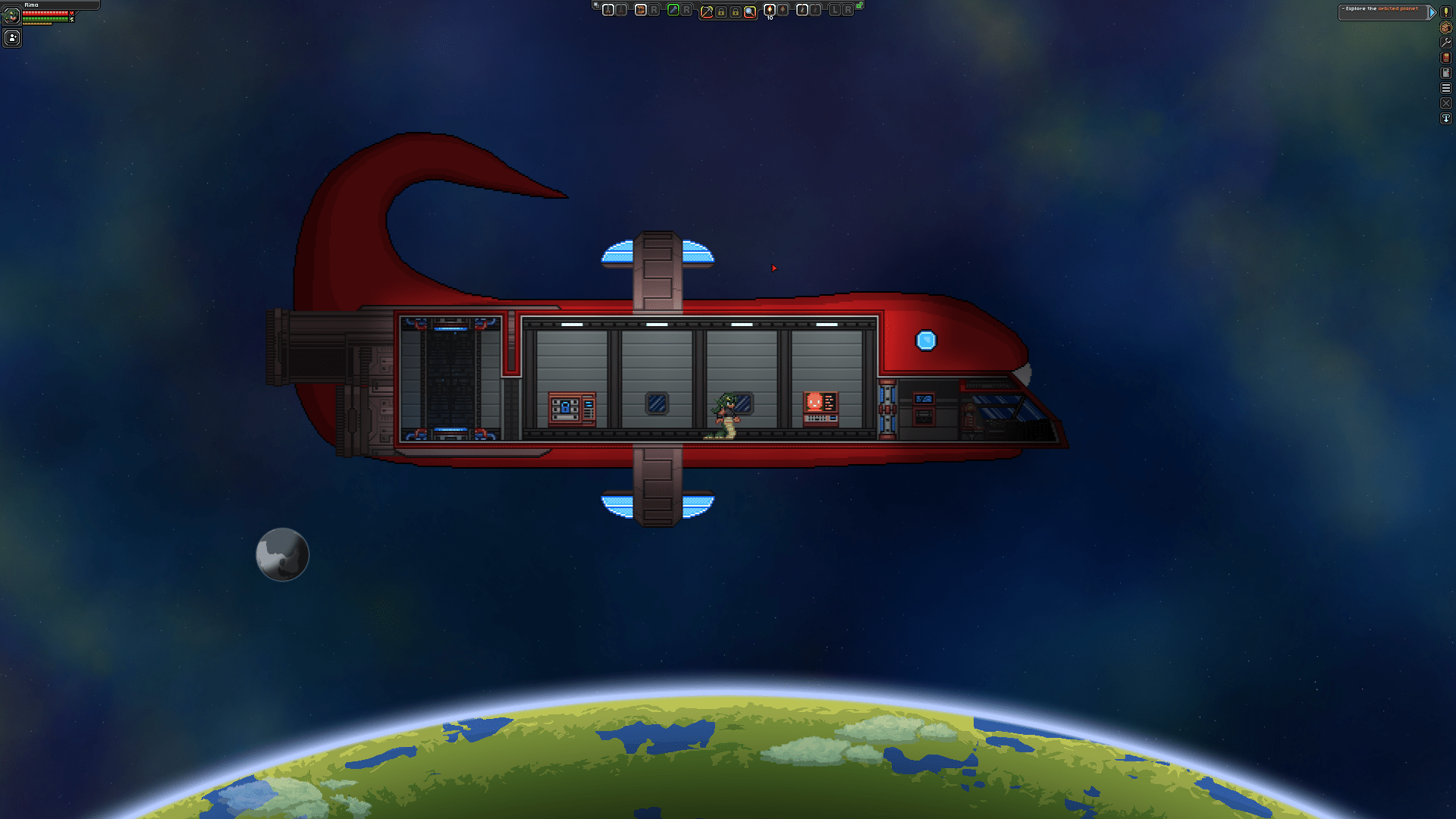
Task: Open the quest log exclamation icon
Action: (x=1446, y=12)
